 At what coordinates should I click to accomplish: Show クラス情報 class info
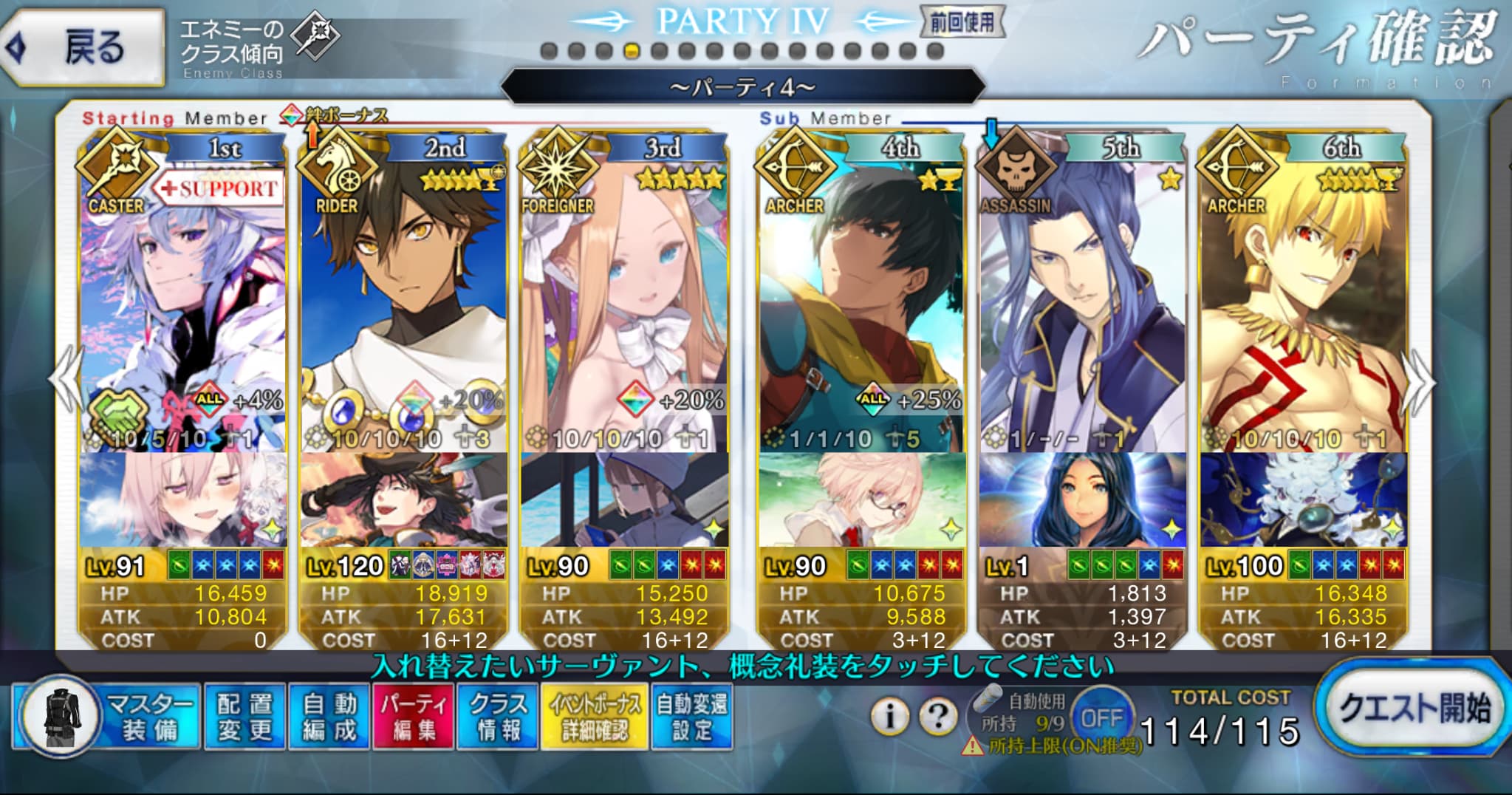point(498,717)
